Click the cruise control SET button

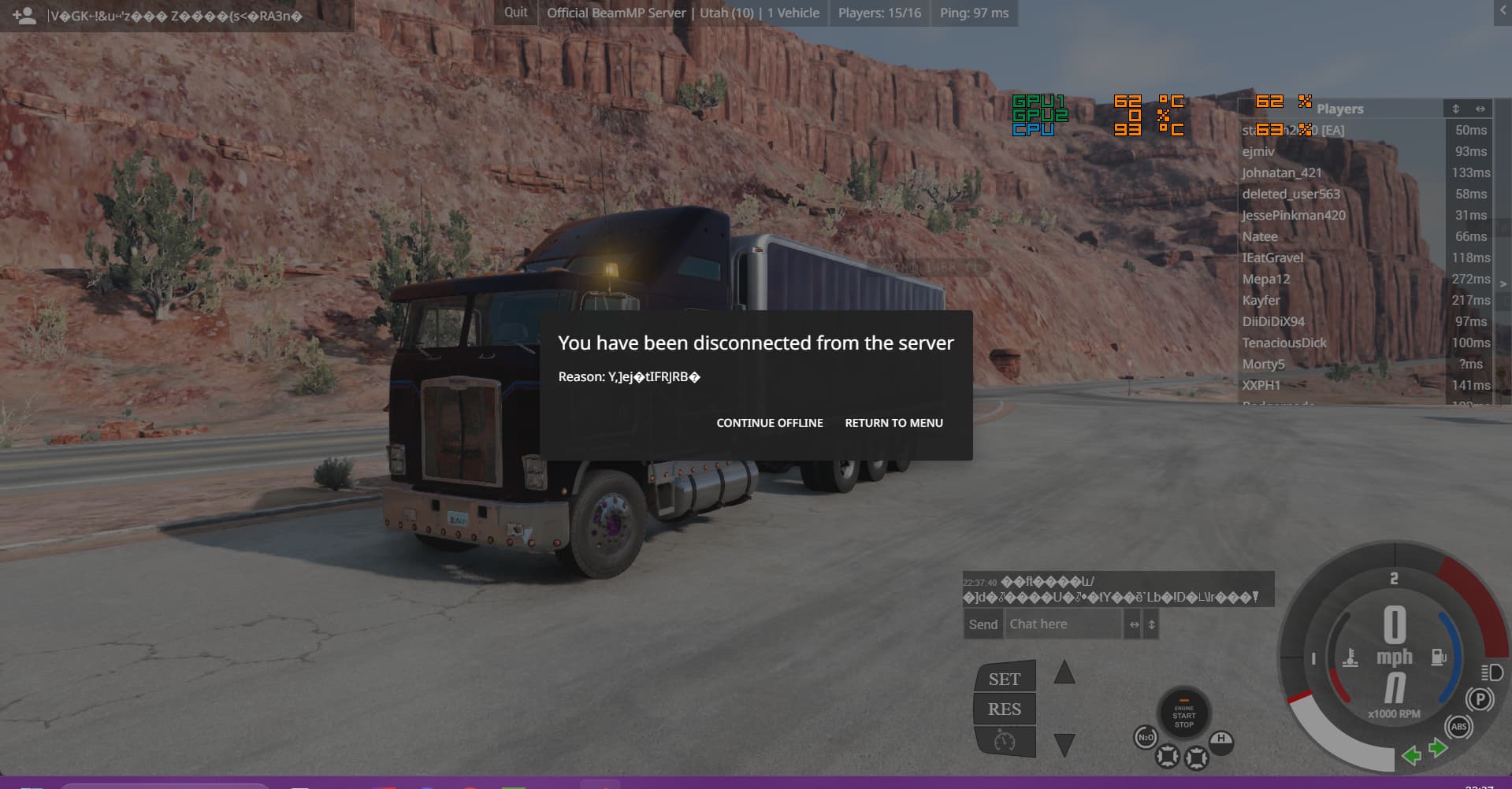coord(1005,679)
